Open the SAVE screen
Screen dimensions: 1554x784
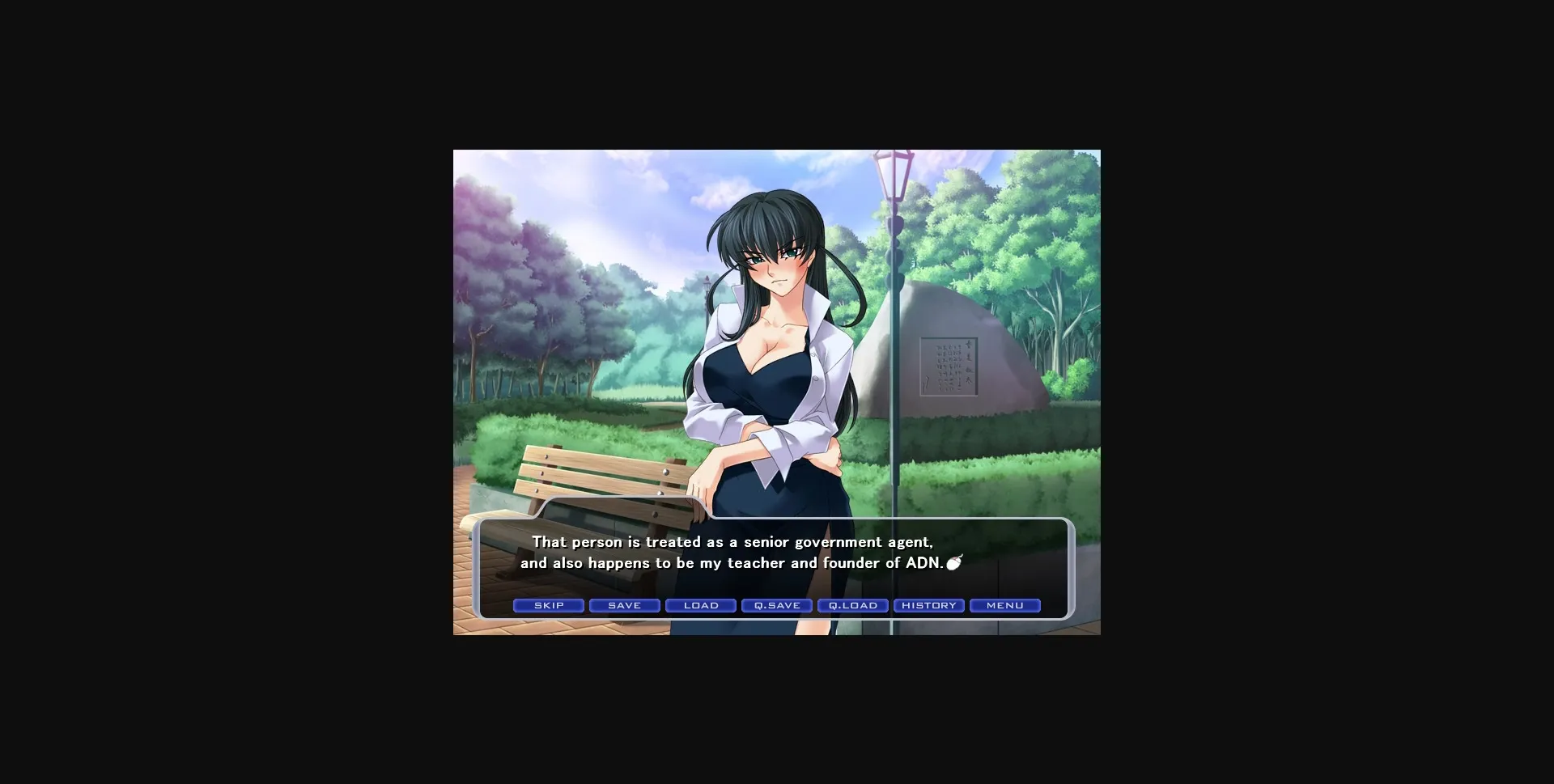pyautogui.click(x=624, y=605)
